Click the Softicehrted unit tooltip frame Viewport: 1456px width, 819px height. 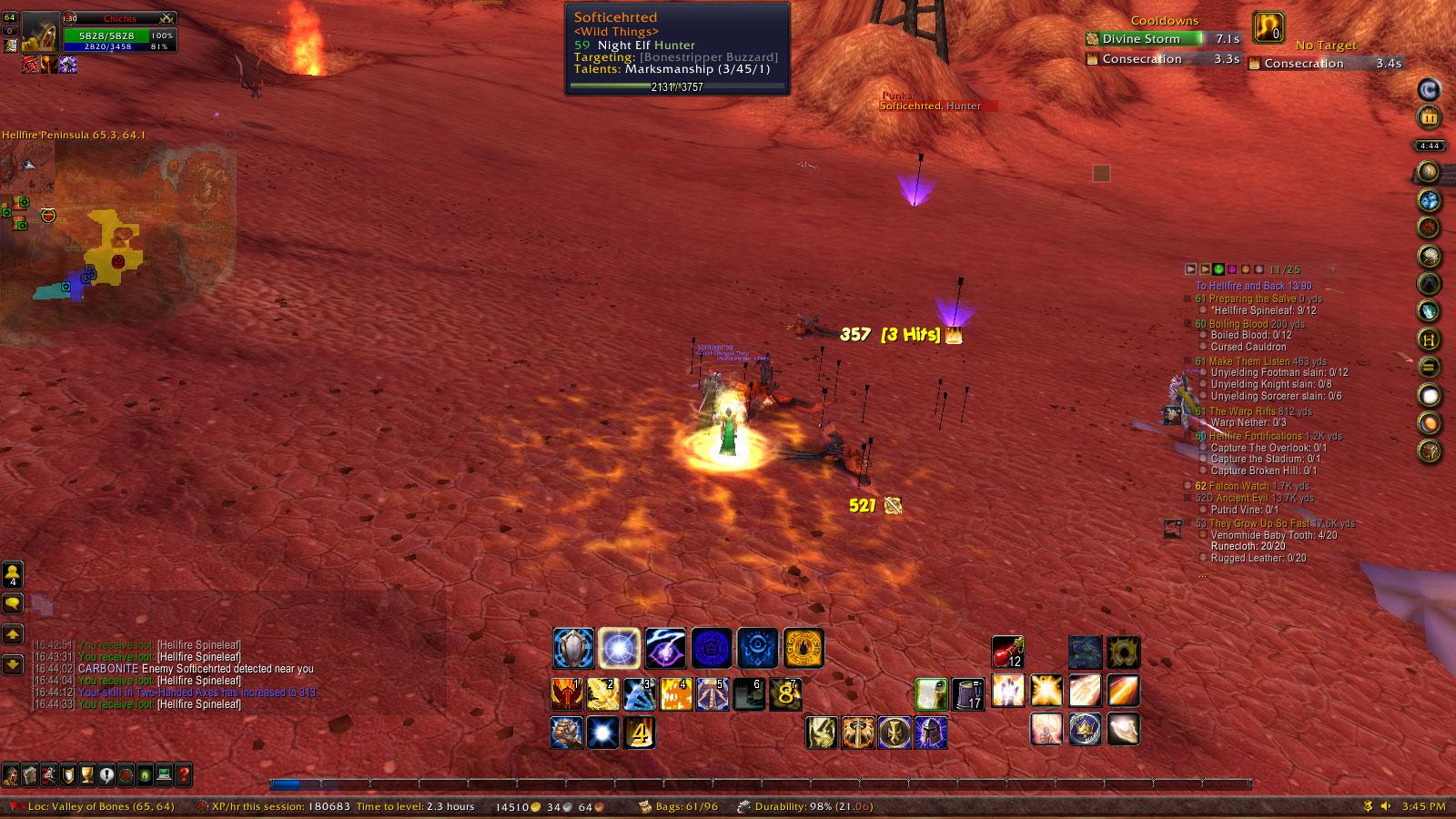tap(677, 48)
